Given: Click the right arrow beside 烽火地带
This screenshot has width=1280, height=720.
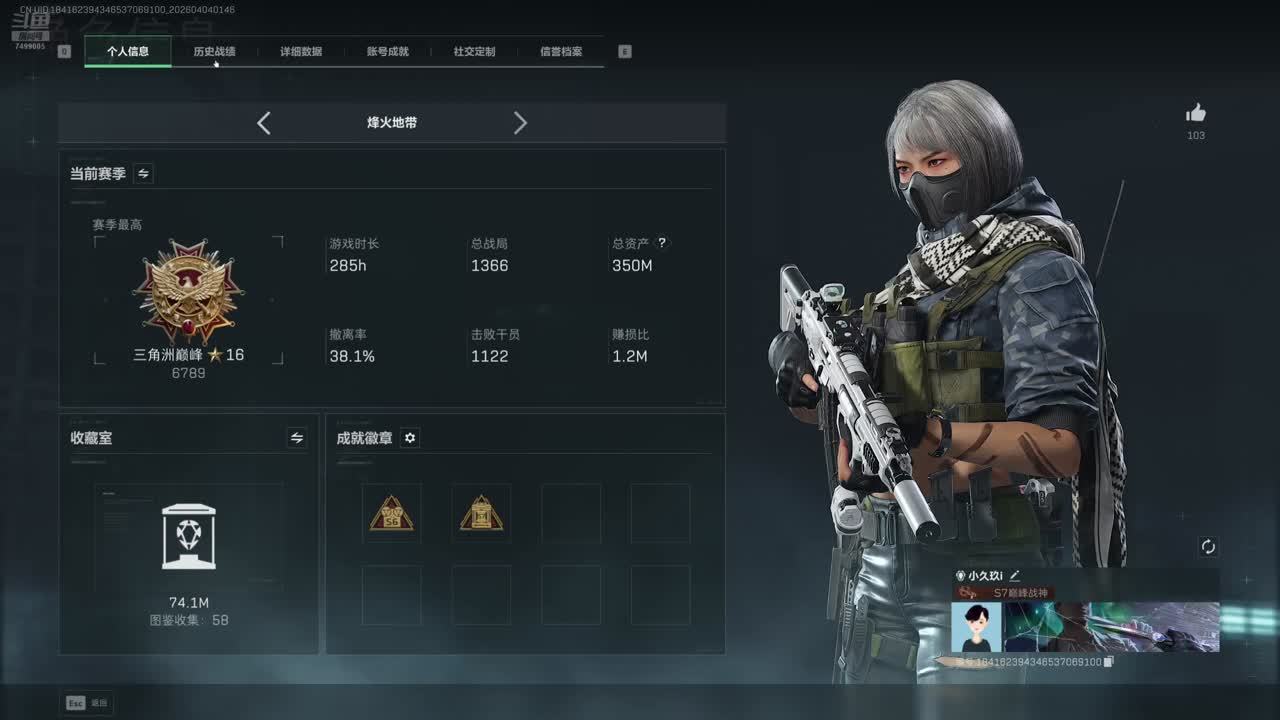Looking at the screenshot, I should tap(520, 123).
